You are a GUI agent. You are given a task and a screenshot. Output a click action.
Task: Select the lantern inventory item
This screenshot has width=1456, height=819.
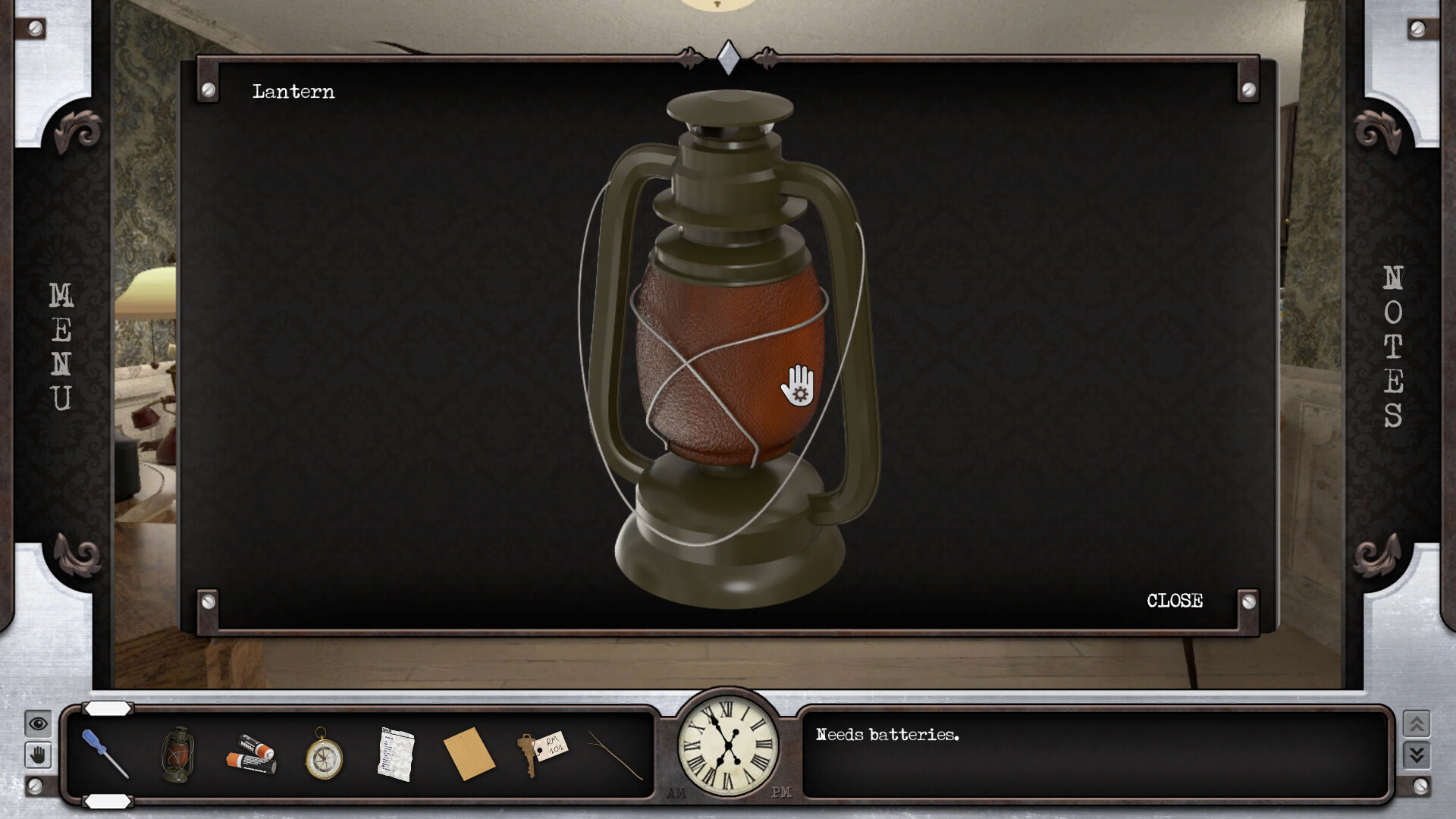pyautogui.click(x=178, y=755)
